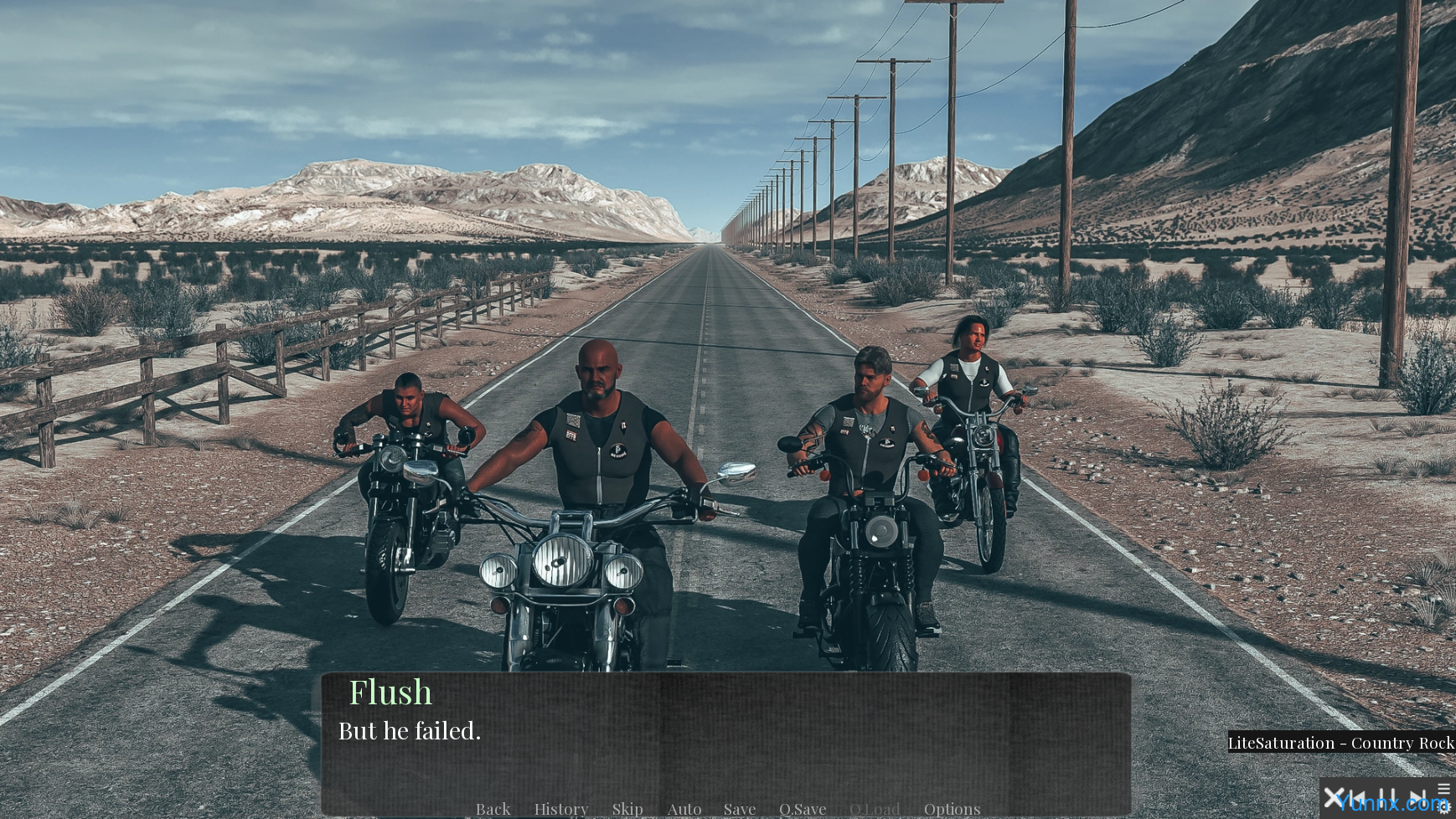Skip to the next music track
Viewport: 1456px width, 819px height.
tap(1417, 797)
